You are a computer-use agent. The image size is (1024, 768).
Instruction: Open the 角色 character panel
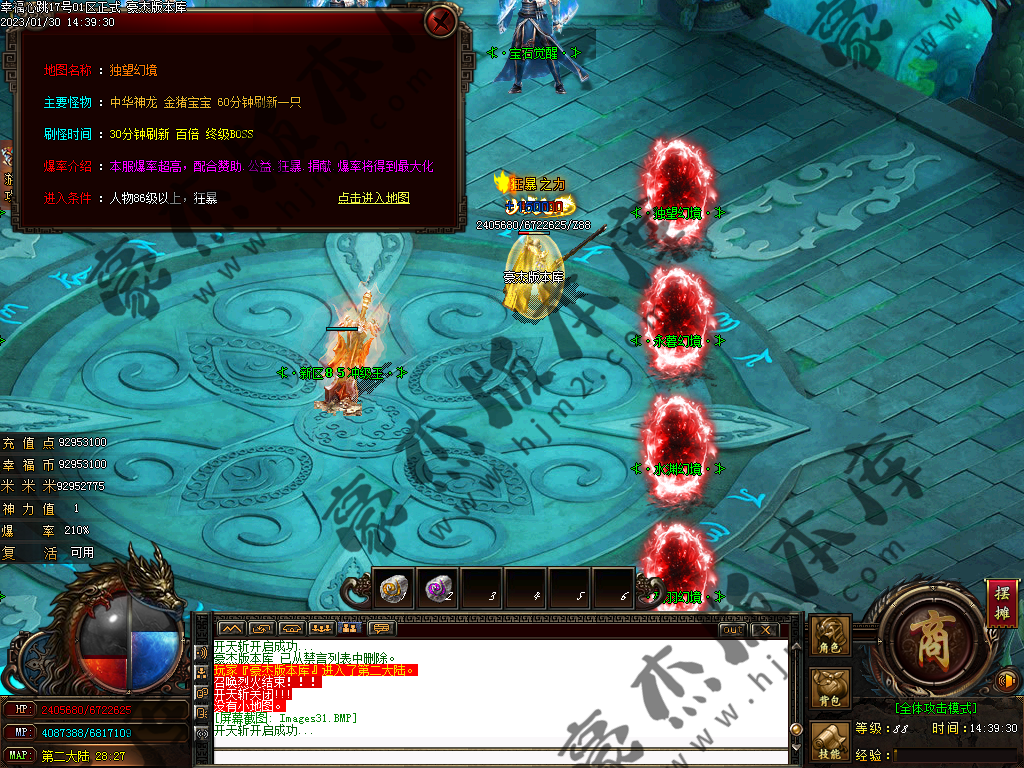[830, 636]
